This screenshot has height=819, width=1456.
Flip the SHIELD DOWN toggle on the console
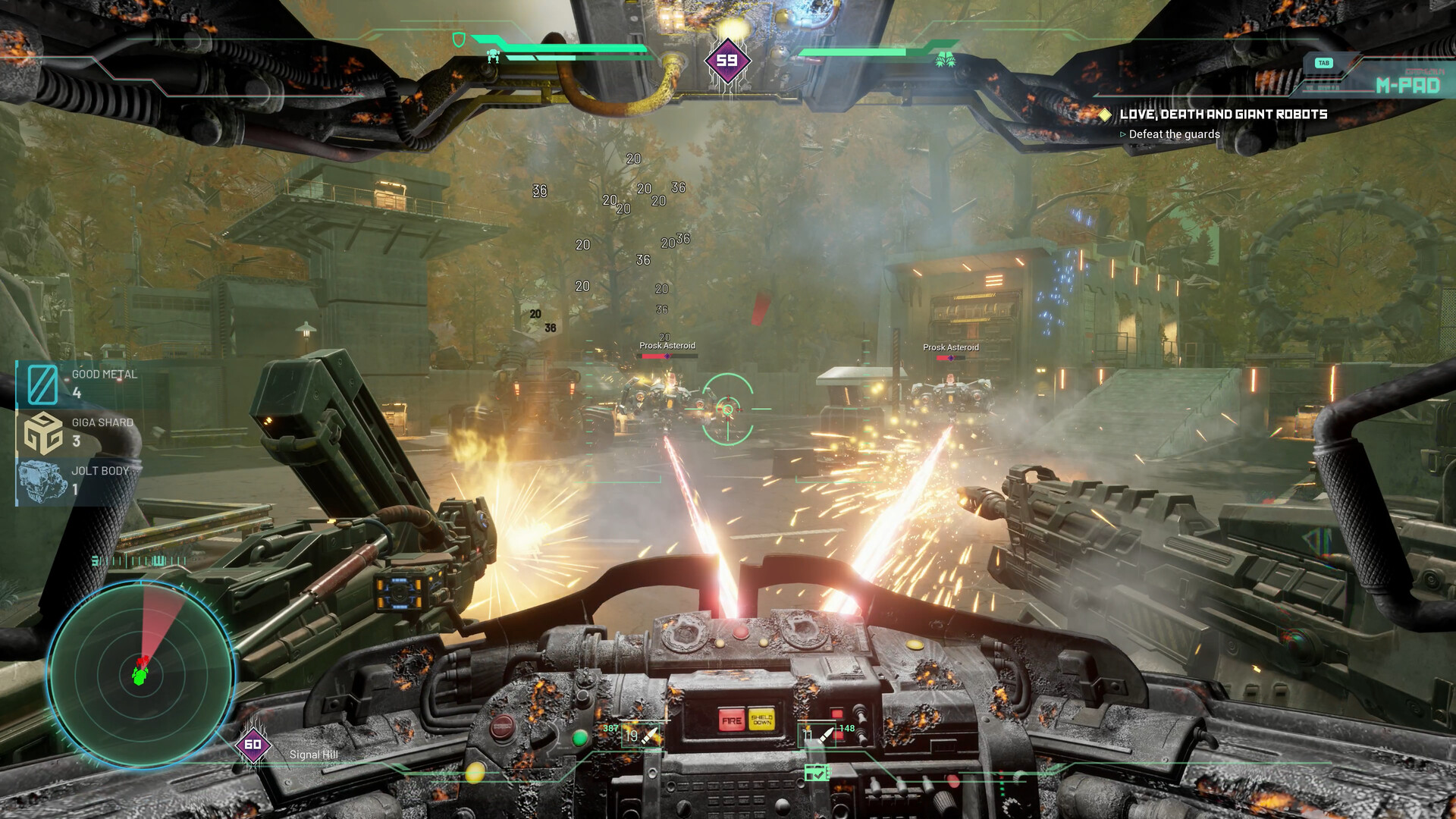tap(761, 718)
